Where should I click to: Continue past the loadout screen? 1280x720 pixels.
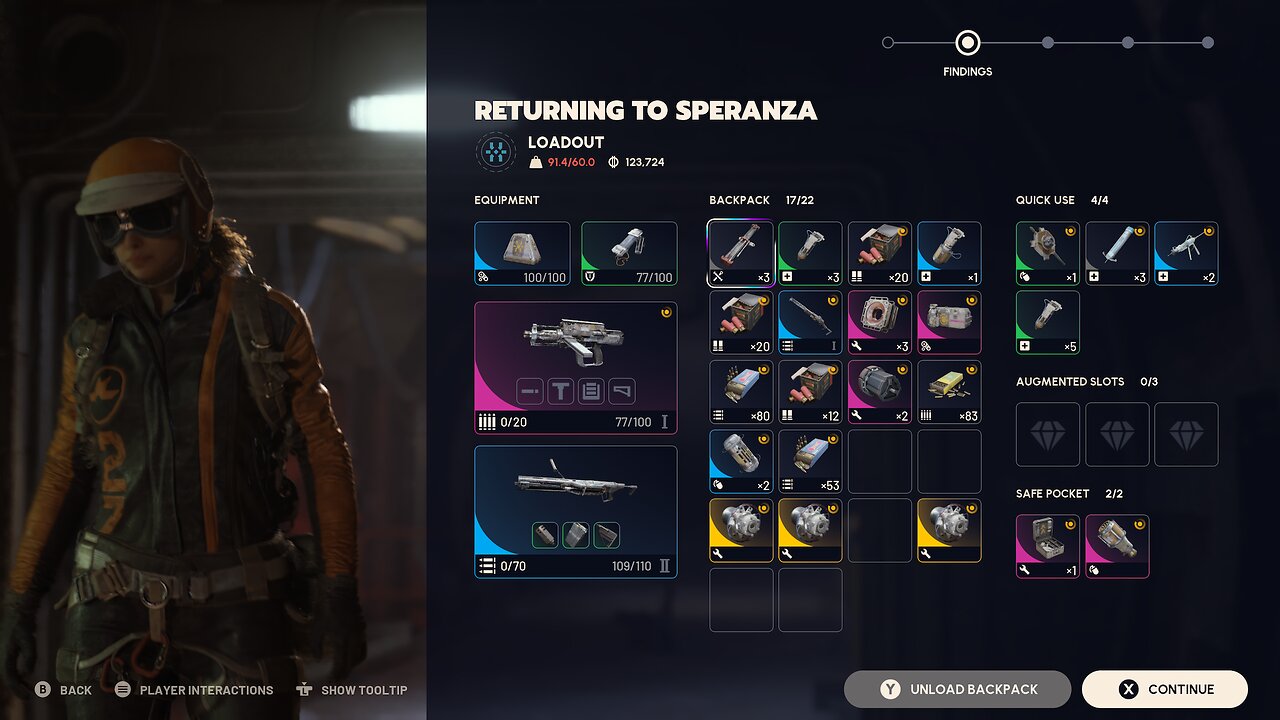1164,689
